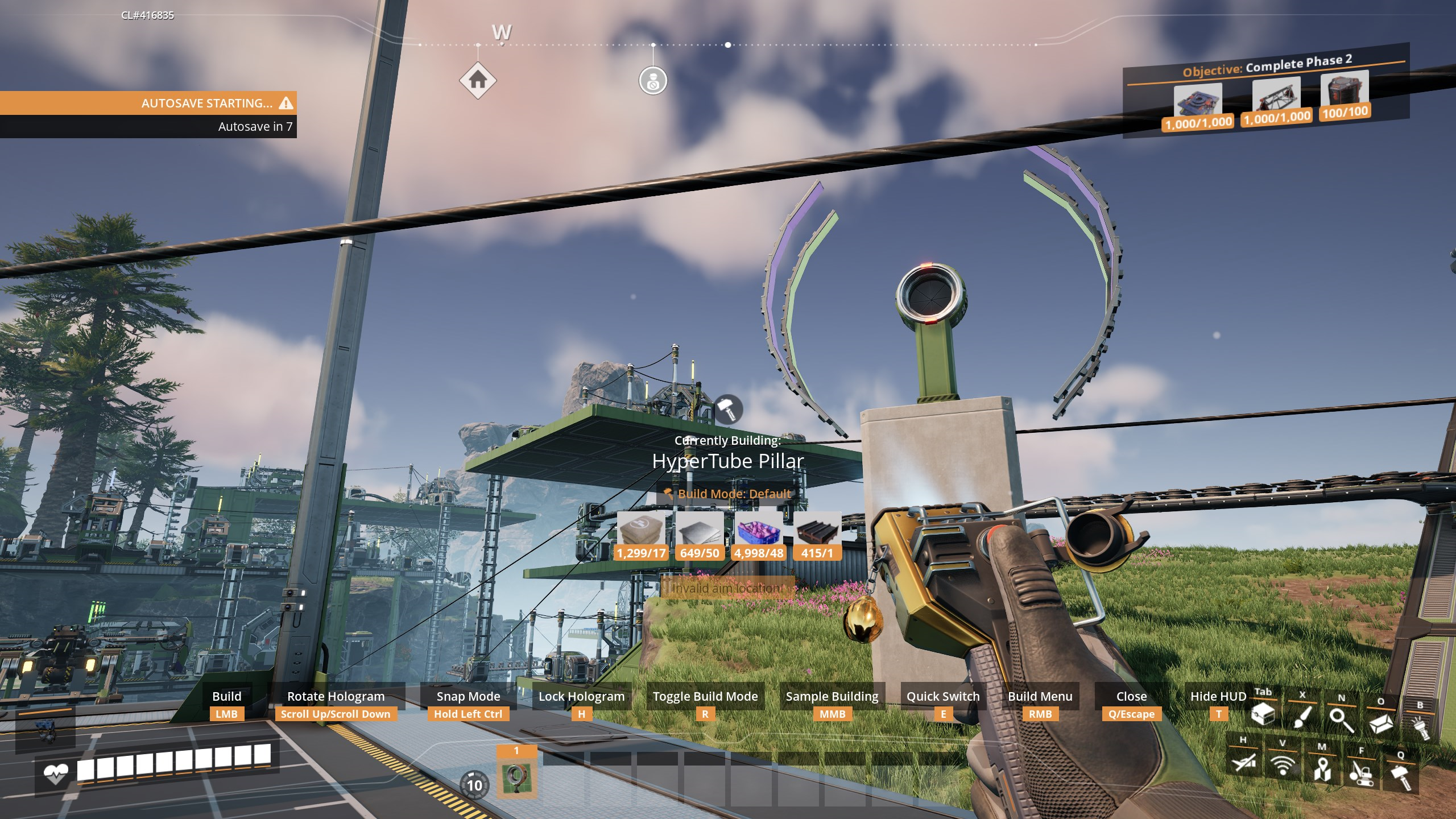Open the build hammer icon in corner
This screenshot has height=819, width=1456.
point(1401,776)
